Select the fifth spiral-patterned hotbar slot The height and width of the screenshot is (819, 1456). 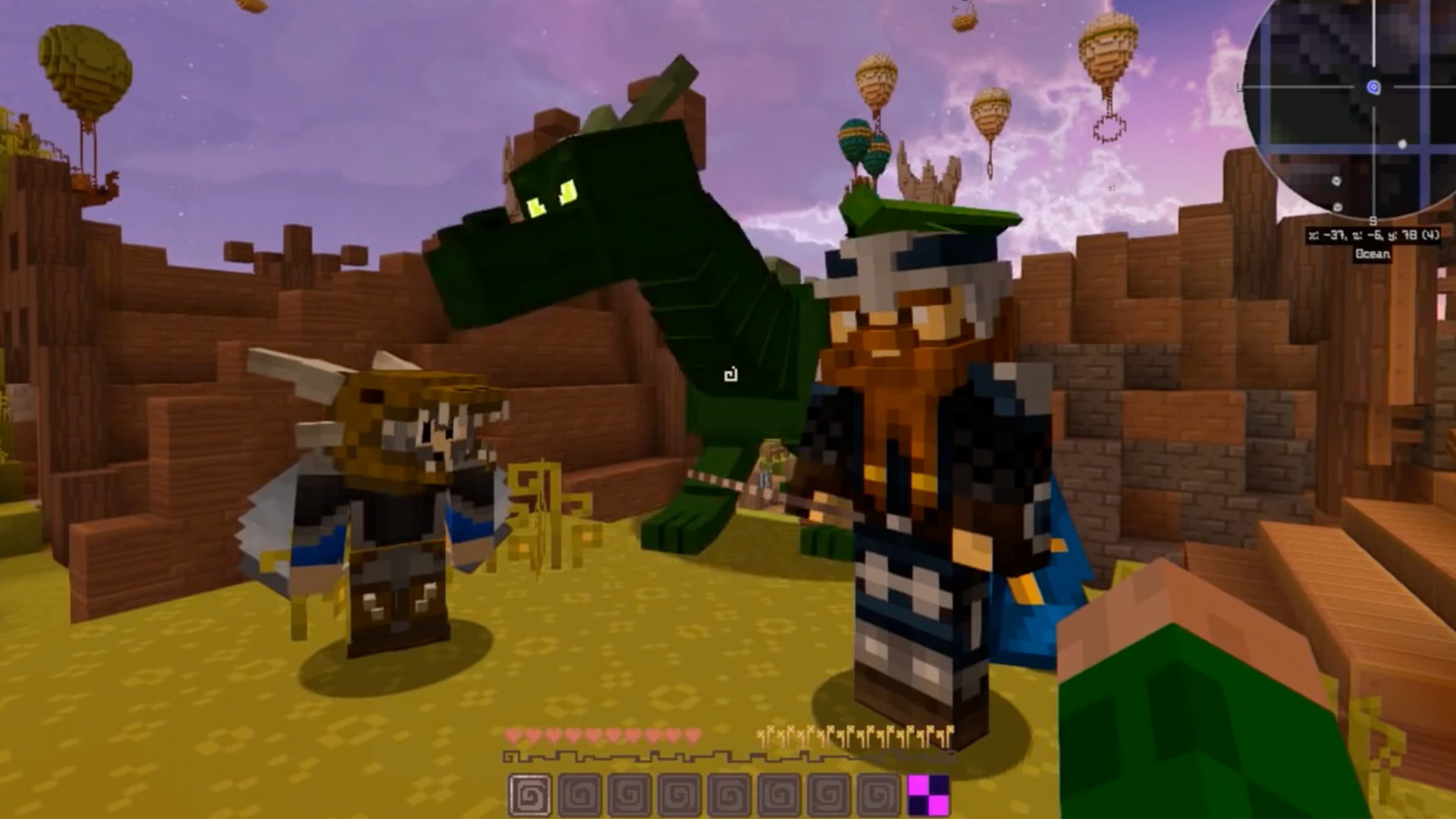730,794
